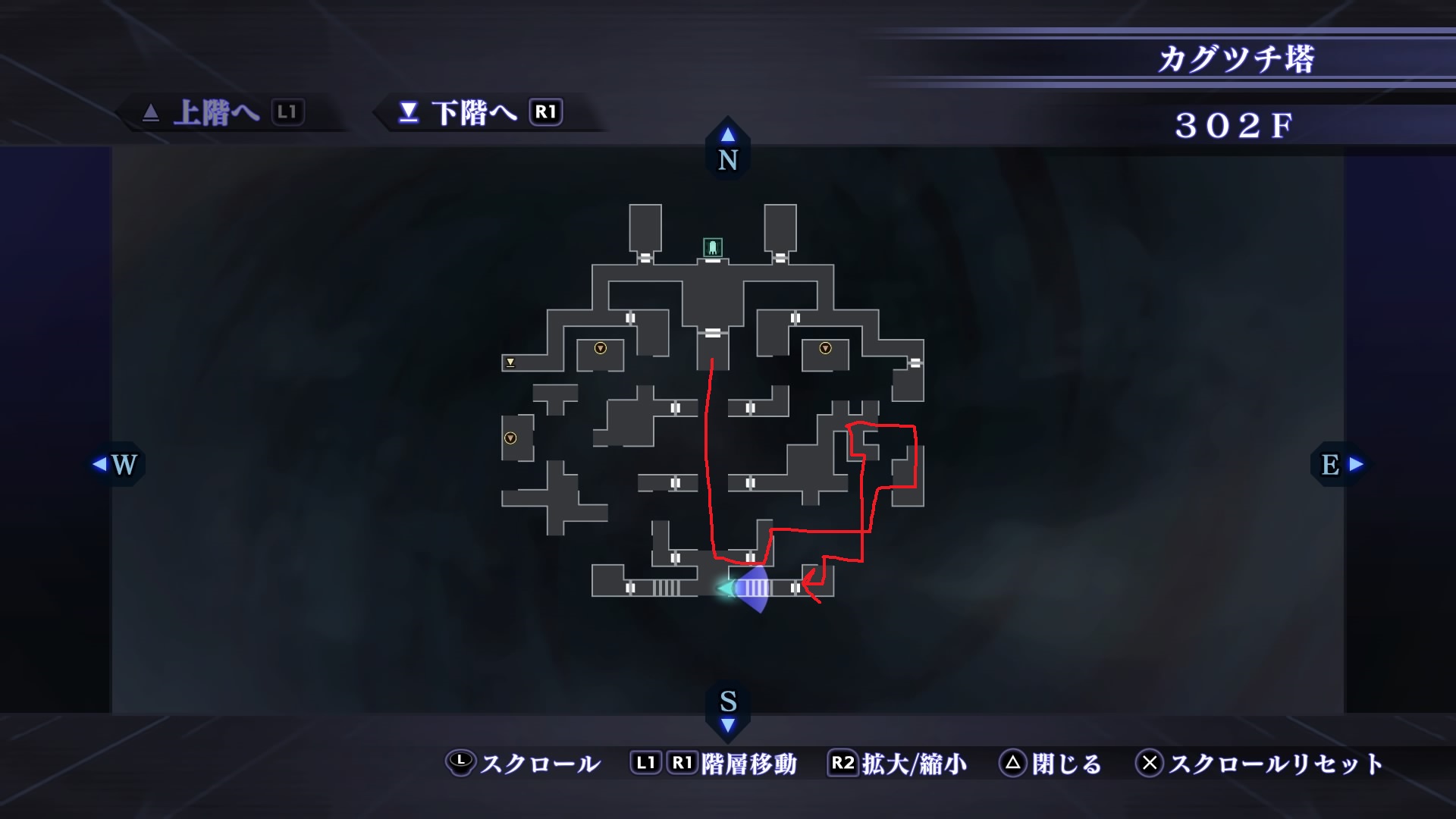Pan the map south with S arrow
Image resolution: width=1456 pixels, height=819 pixels.
coord(728,711)
